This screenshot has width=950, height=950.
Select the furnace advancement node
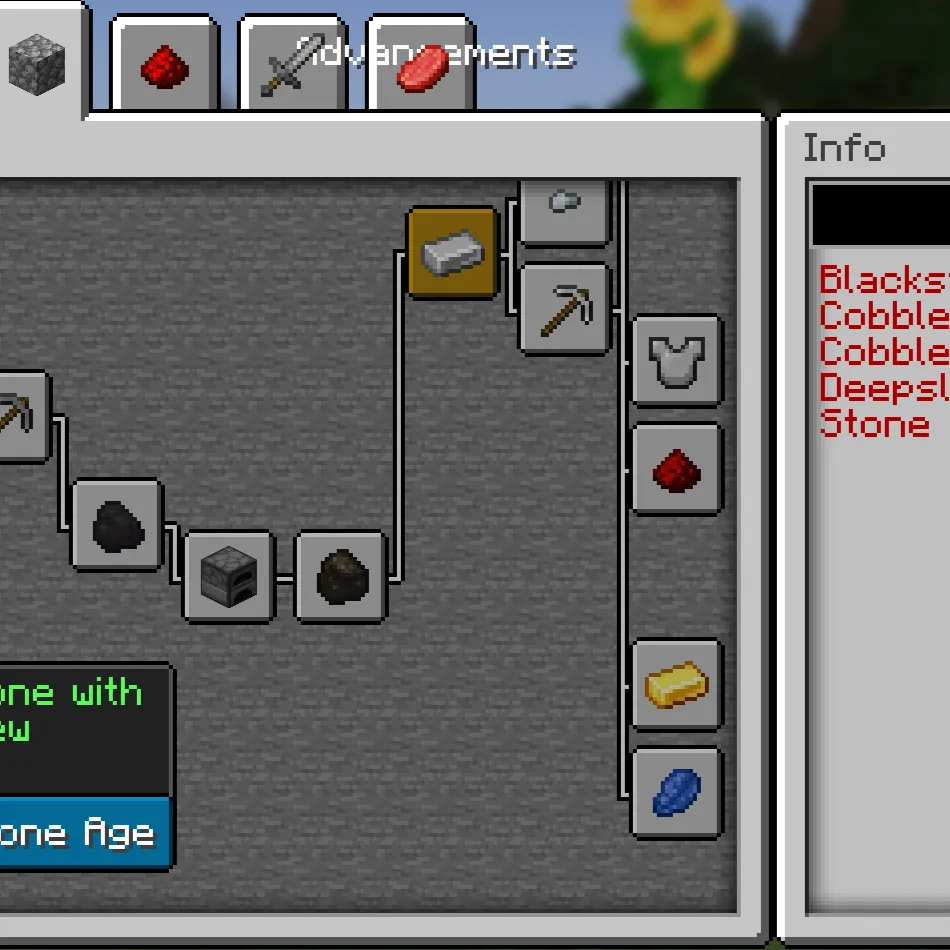coord(229,577)
